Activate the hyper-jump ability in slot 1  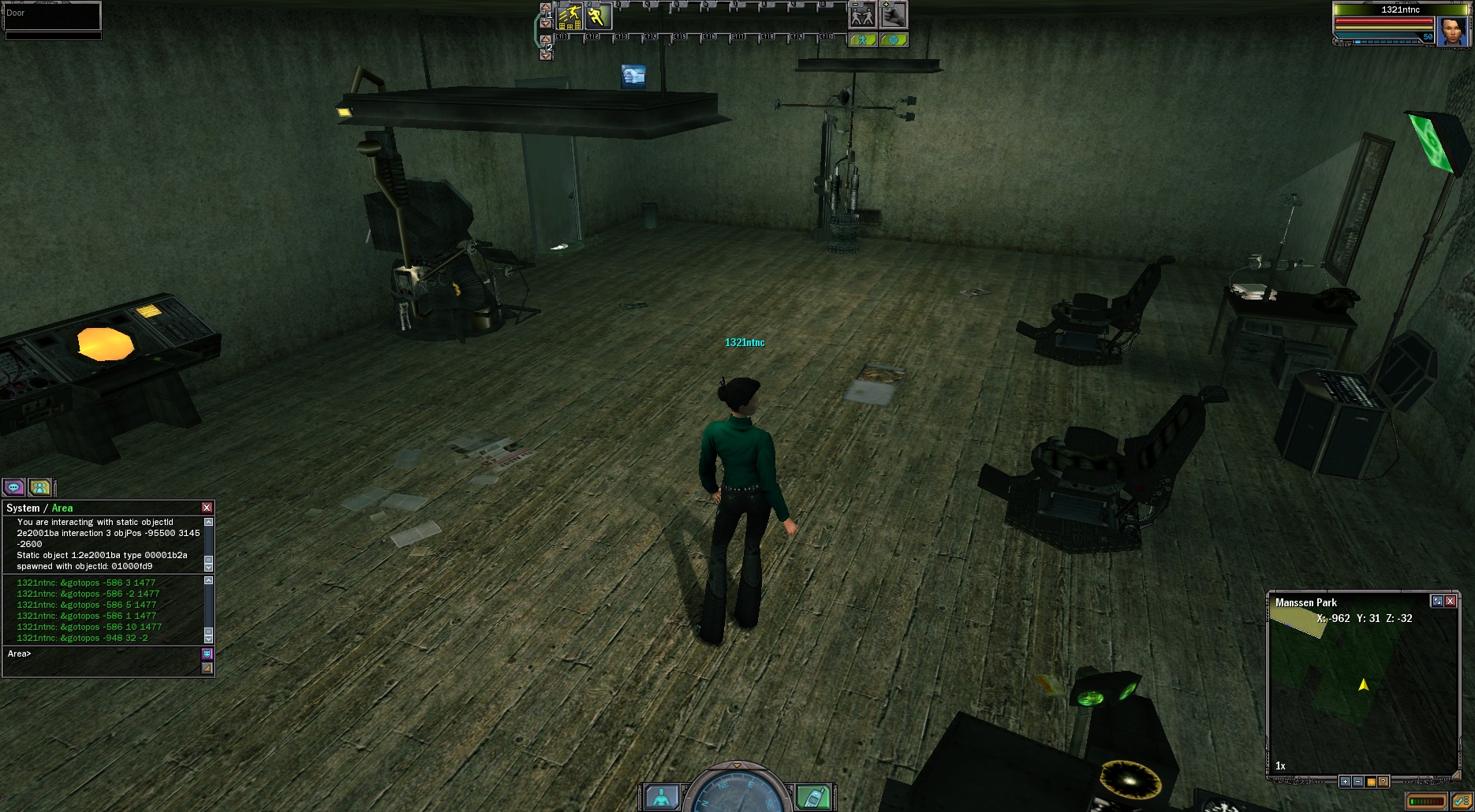coord(569,16)
